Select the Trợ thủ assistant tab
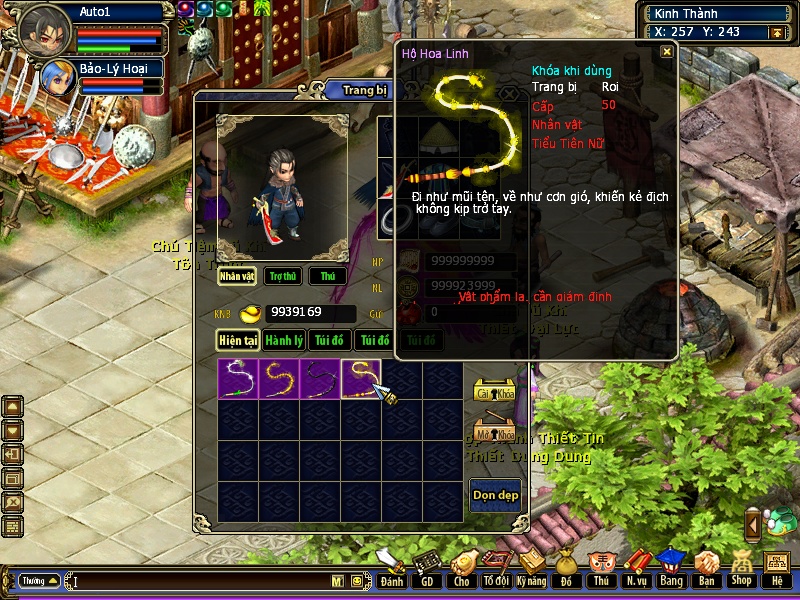The width and height of the screenshot is (800, 600). click(284, 276)
